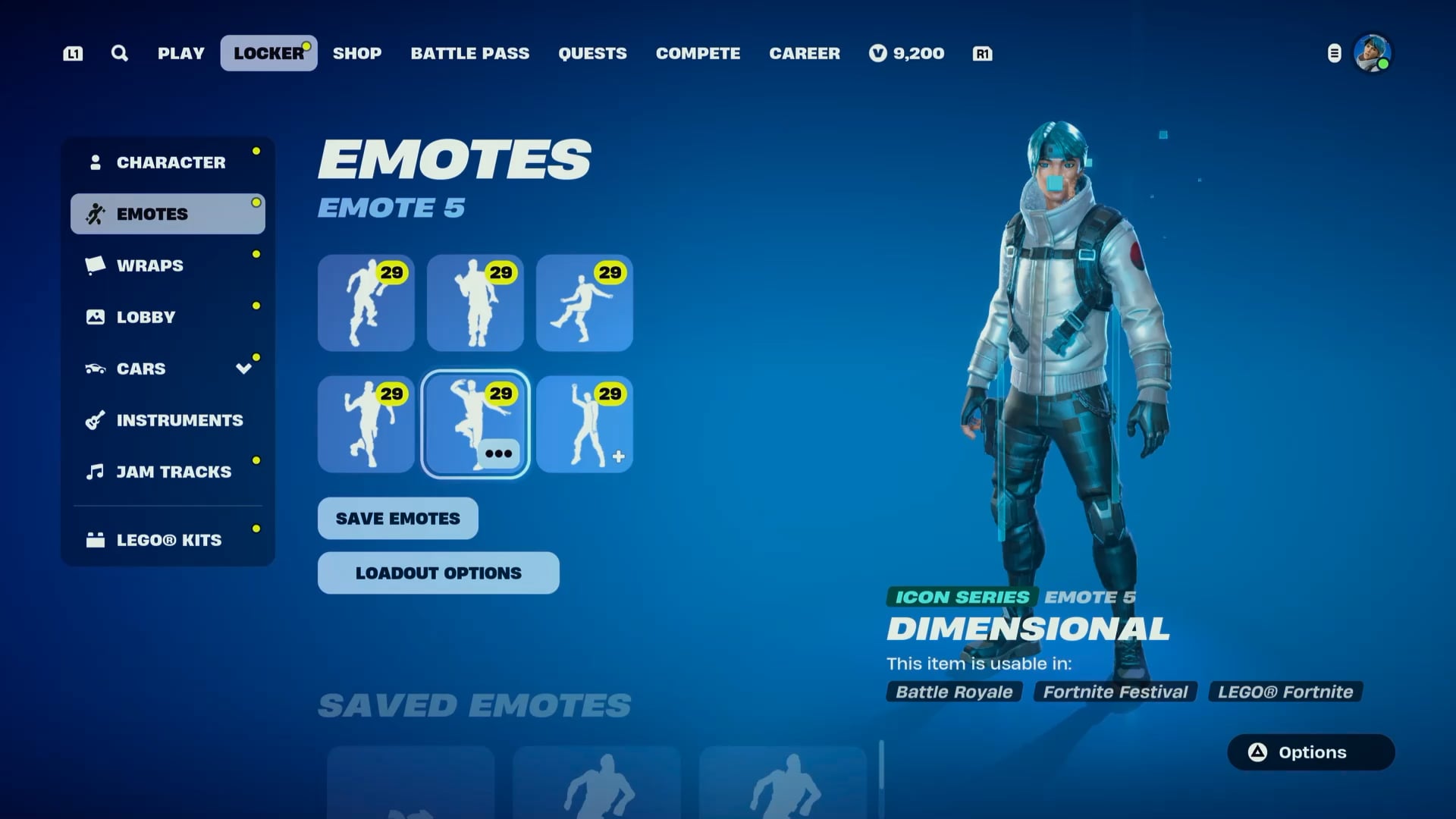
Task: Open Instruments via the guitar icon
Action: point(94,420)
